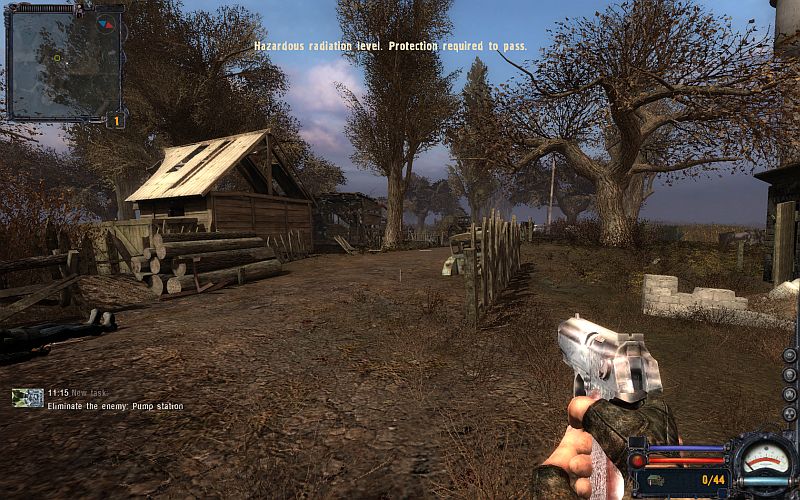Screen dimensions: 800x500
Task: Click the minimap in the corner
Action: (64, 62)
